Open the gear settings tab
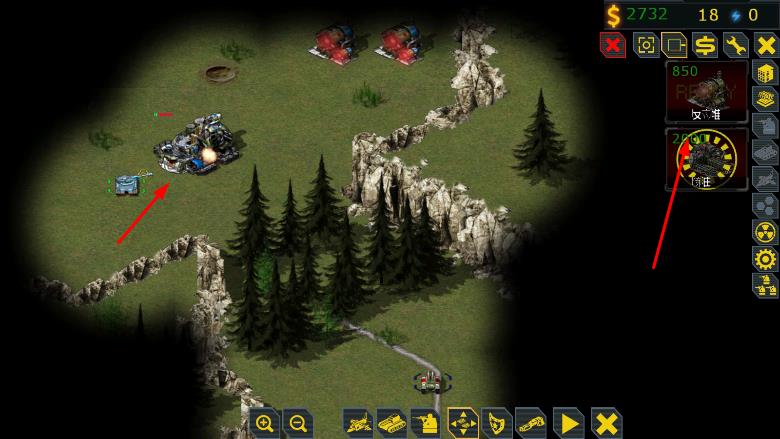Viewport: 780px width, 439px height. click(x=765, y=259)
